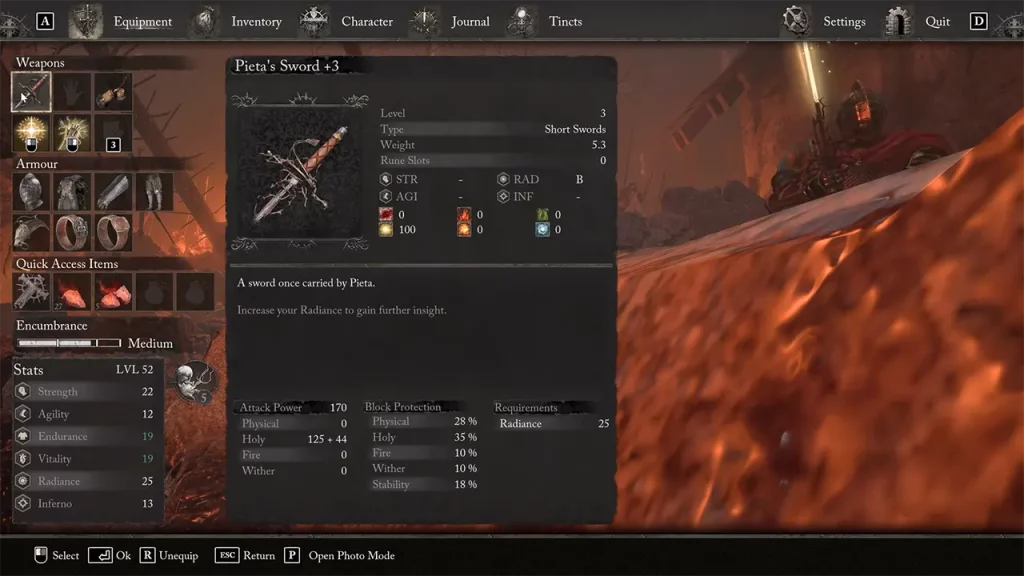Screen dimensions: 1024x576
Task: Go to the Character tab
Action: pyautogui.click(x=366, y=22)
